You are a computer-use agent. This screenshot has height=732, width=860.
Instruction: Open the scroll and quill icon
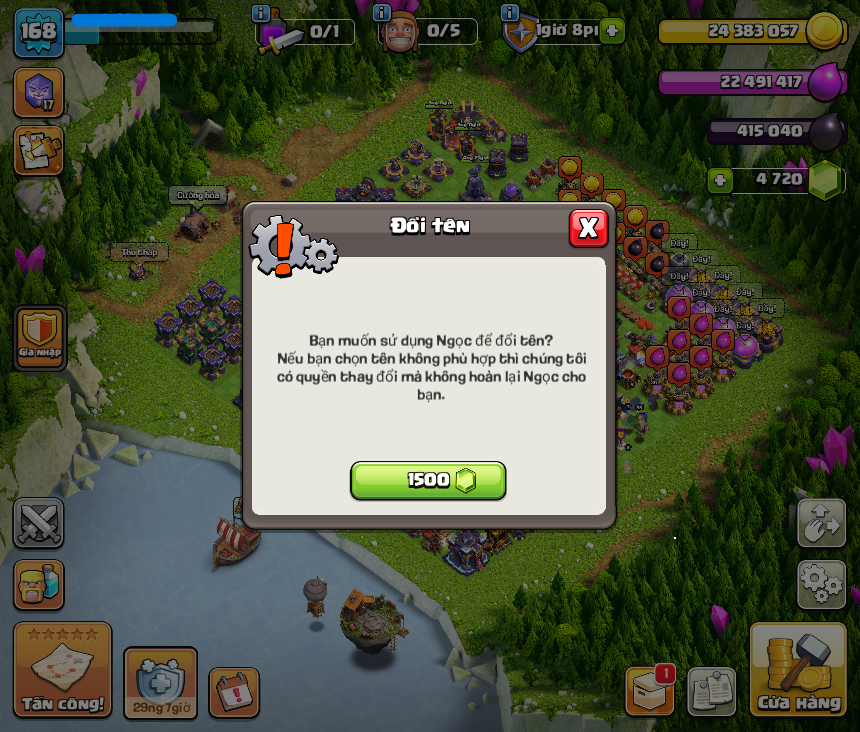(39, 150)
